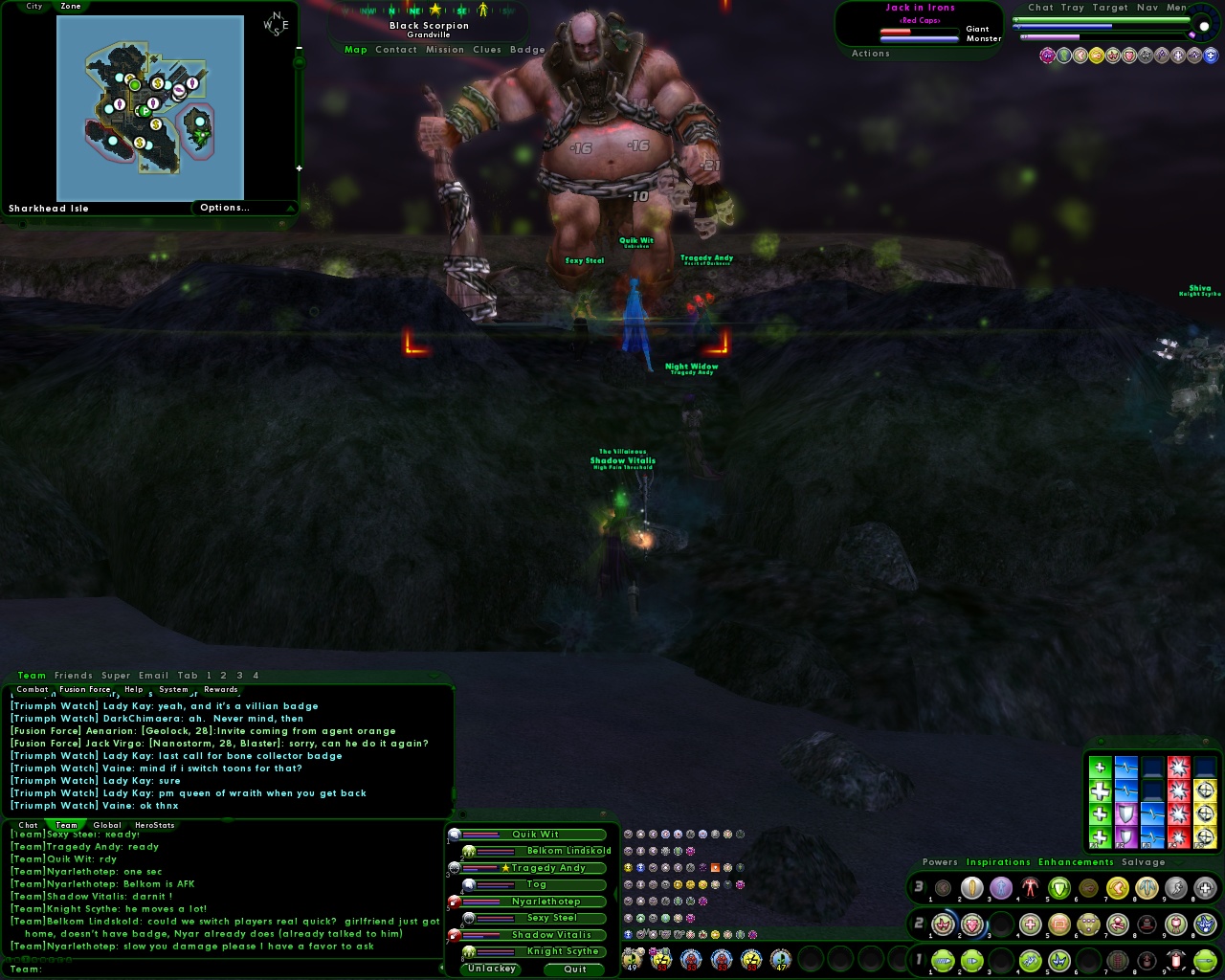Switch the map to Zone view
This screenshot has width=1225, height=980.
click(71, 7)
